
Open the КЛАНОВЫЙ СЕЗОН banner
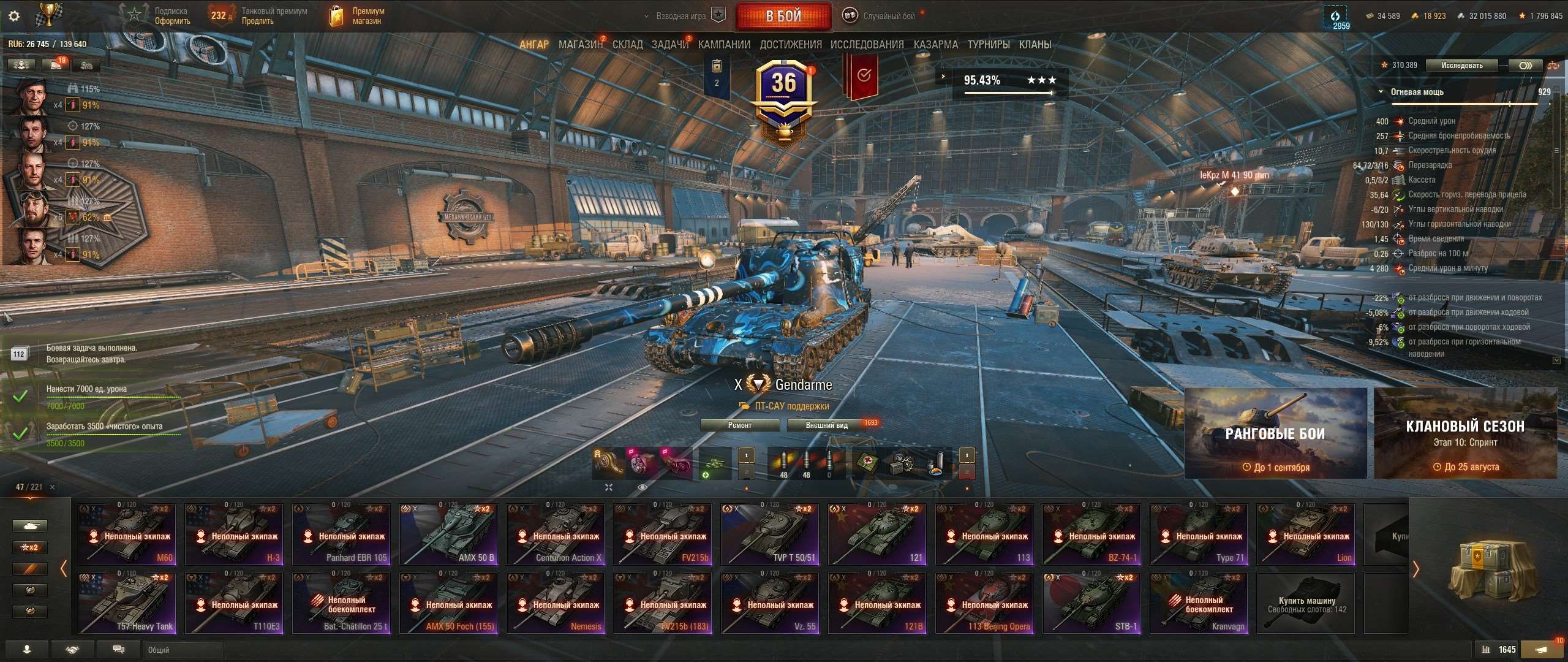coord(1464,433)
